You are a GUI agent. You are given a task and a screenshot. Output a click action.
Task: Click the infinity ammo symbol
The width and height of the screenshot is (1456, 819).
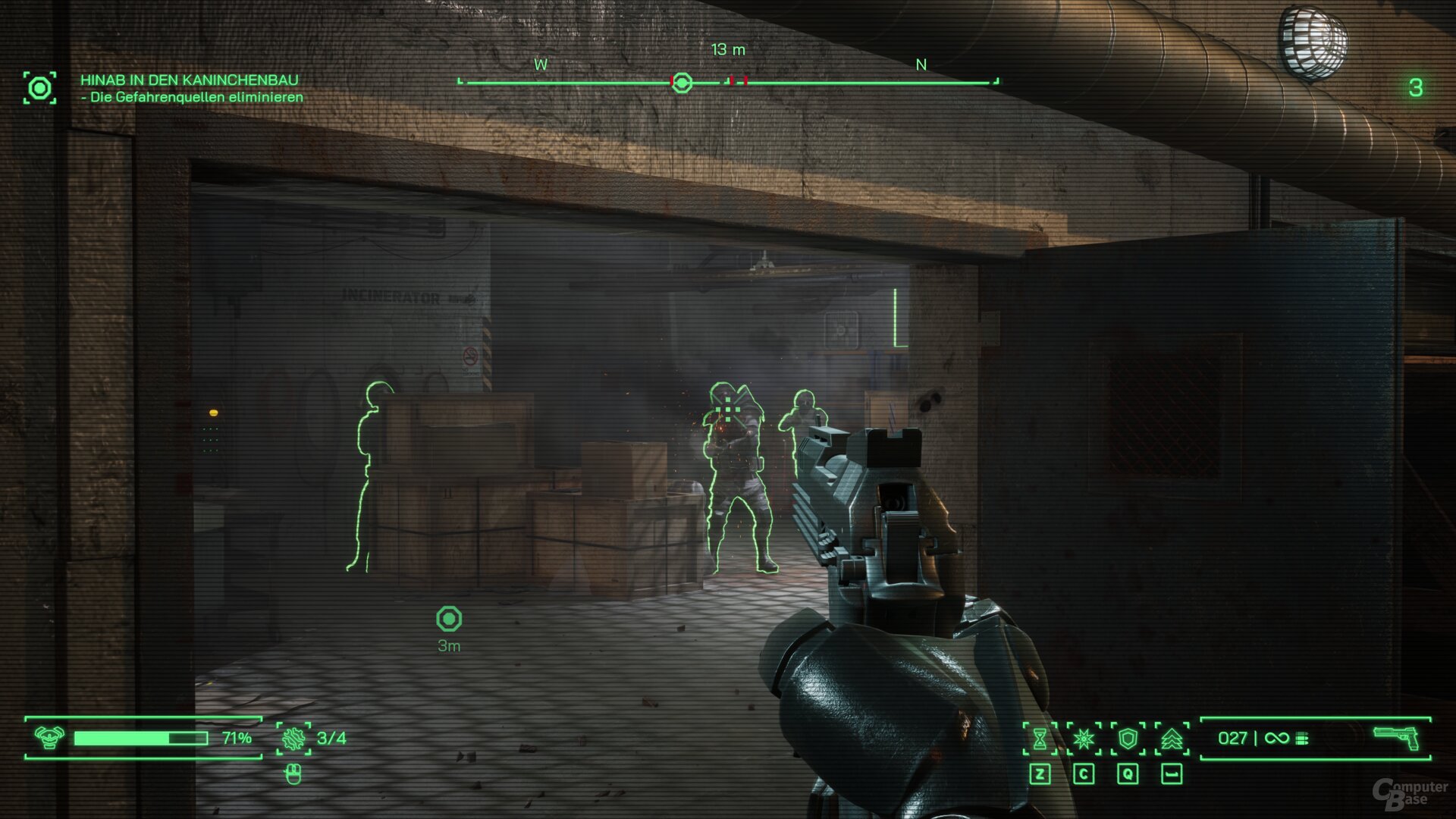[1277, 738]
